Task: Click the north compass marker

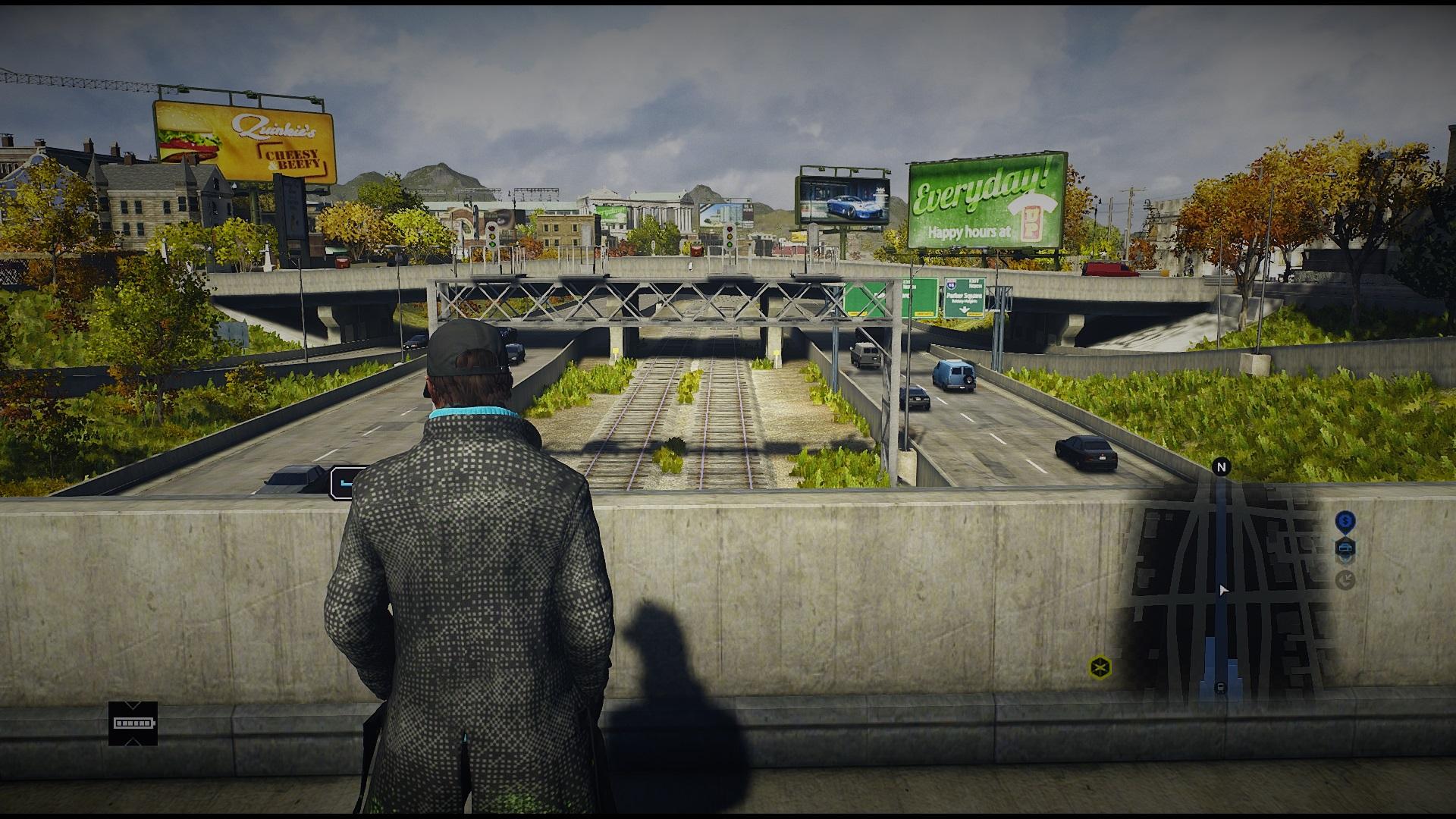Action: coord(1221,467)
